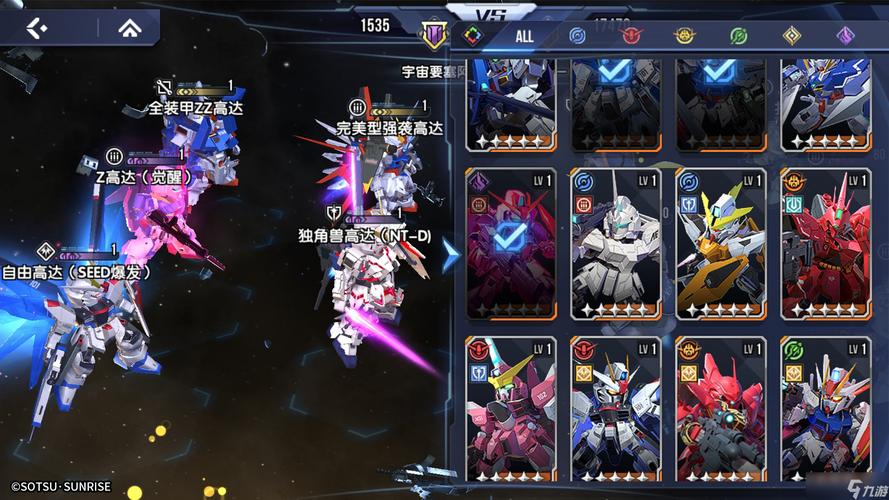
Task: Filter units by the red winged attribute
Action: click(631, 36)
